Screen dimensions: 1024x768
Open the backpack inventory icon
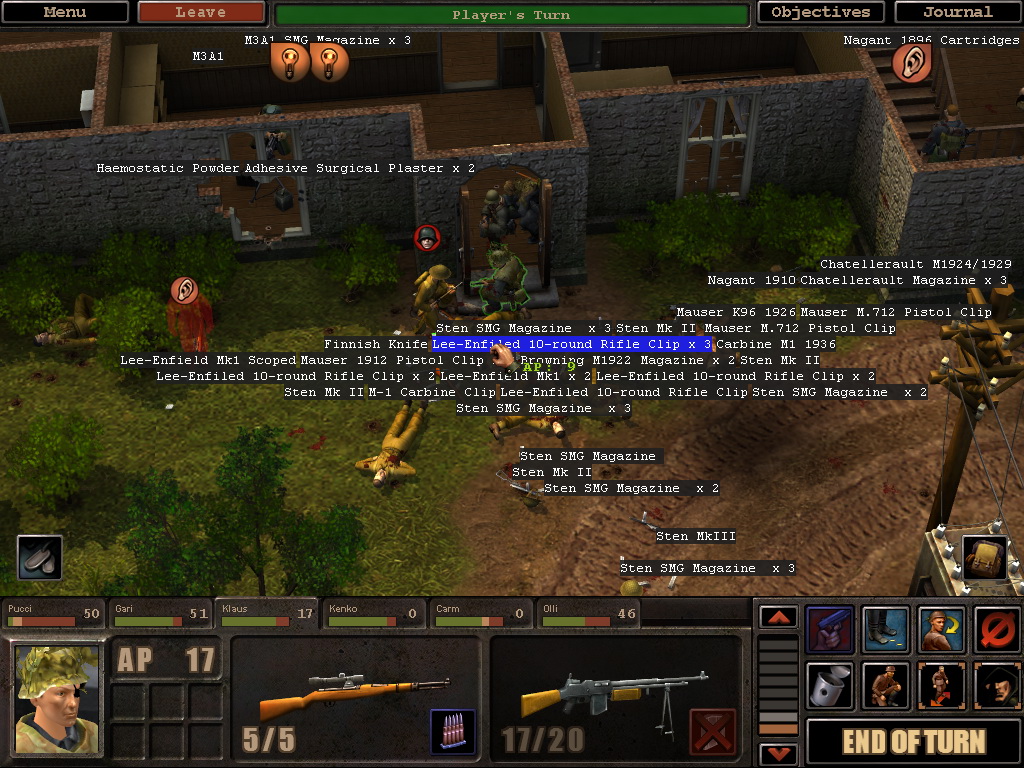[x=984, y=558]
